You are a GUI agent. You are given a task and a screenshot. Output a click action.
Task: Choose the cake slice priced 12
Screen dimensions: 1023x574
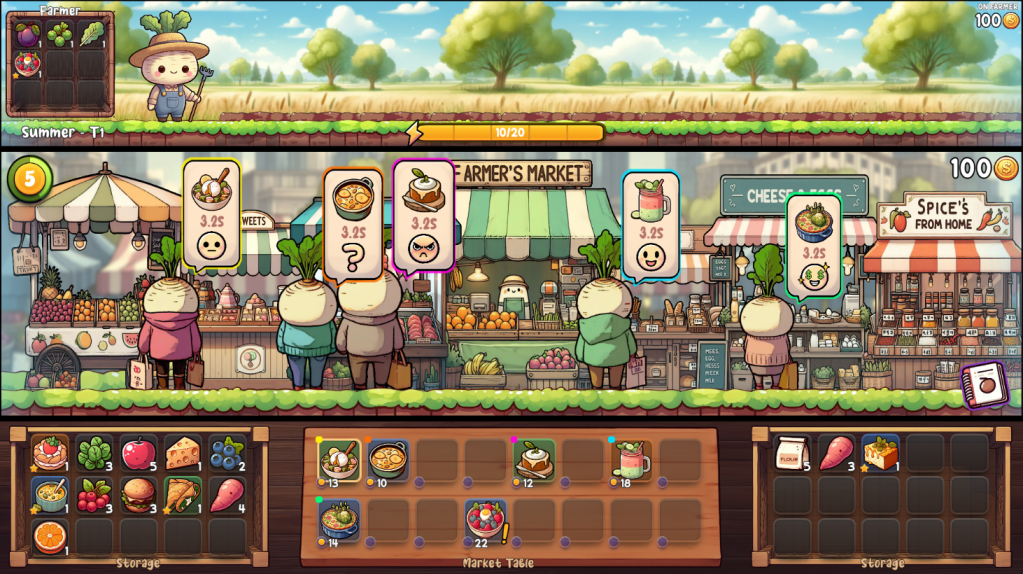pos(534,460)
